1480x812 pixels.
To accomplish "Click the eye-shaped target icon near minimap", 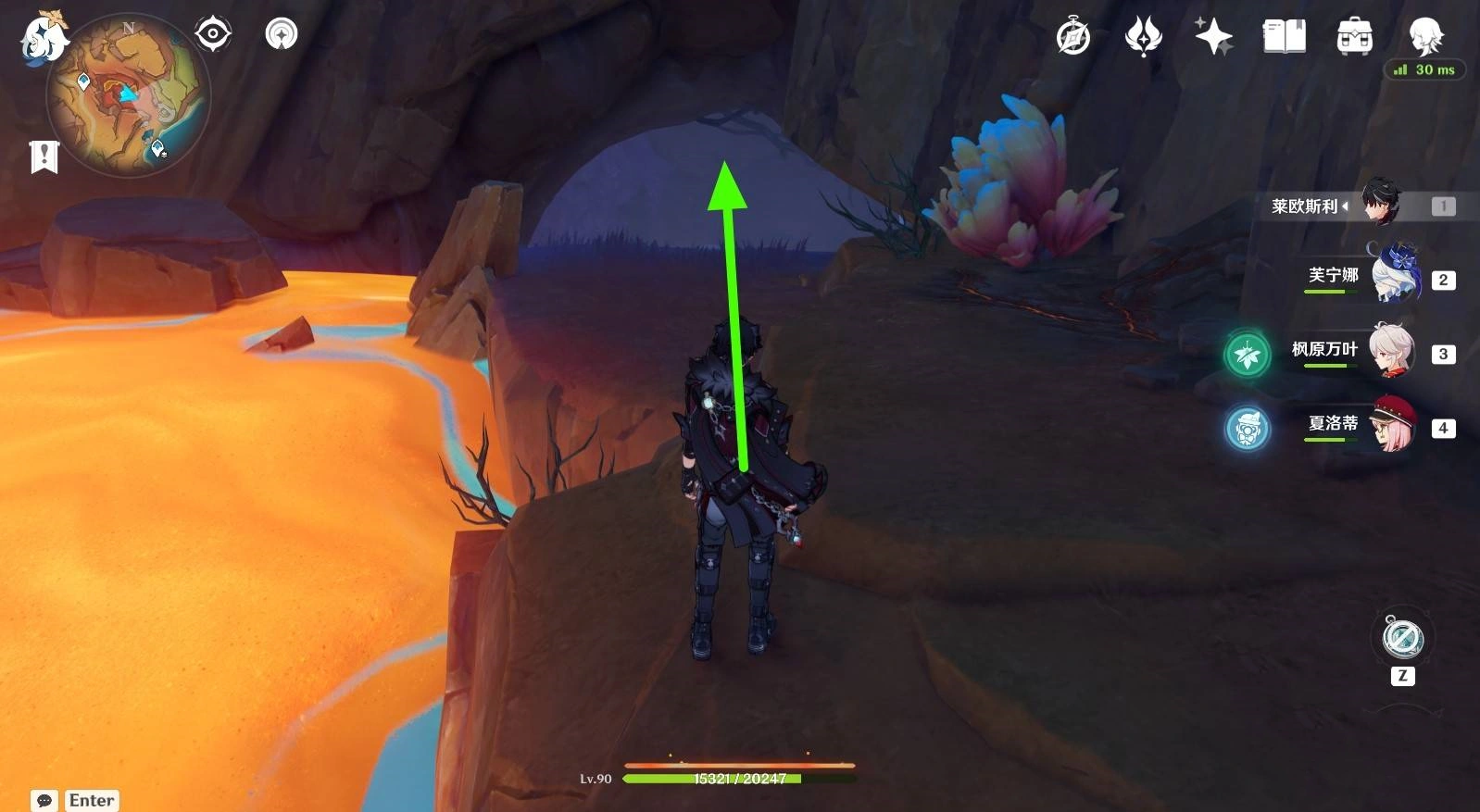I will point(213,34).
